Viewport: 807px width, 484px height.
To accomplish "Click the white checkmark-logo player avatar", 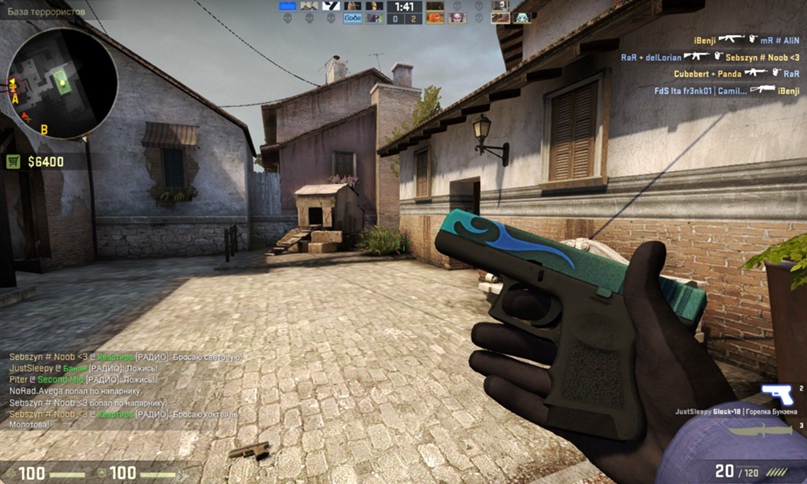I will point(331,6).
